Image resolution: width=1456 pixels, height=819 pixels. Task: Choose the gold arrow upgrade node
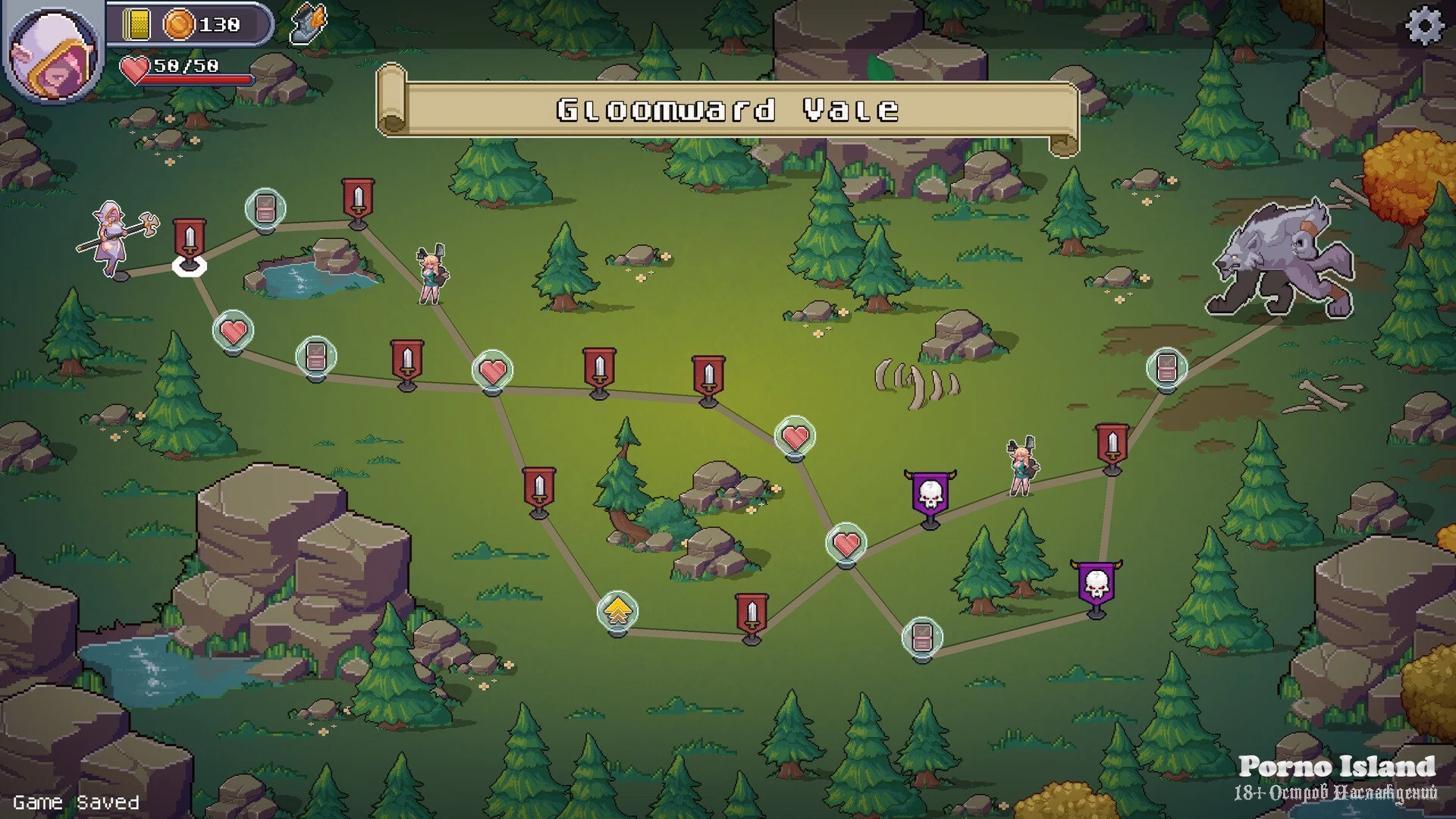click(617, 611)
